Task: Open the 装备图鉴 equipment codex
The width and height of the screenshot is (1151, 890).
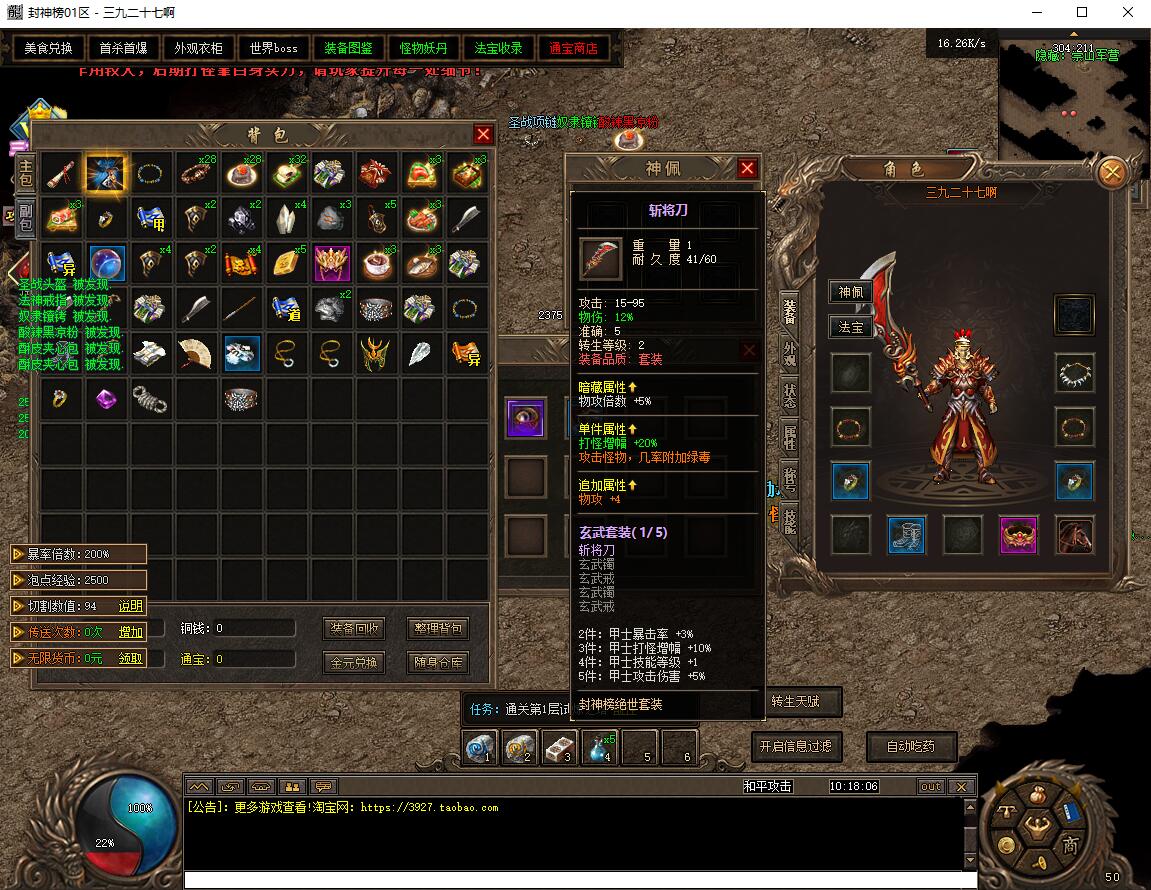Action: pos(348,48)
